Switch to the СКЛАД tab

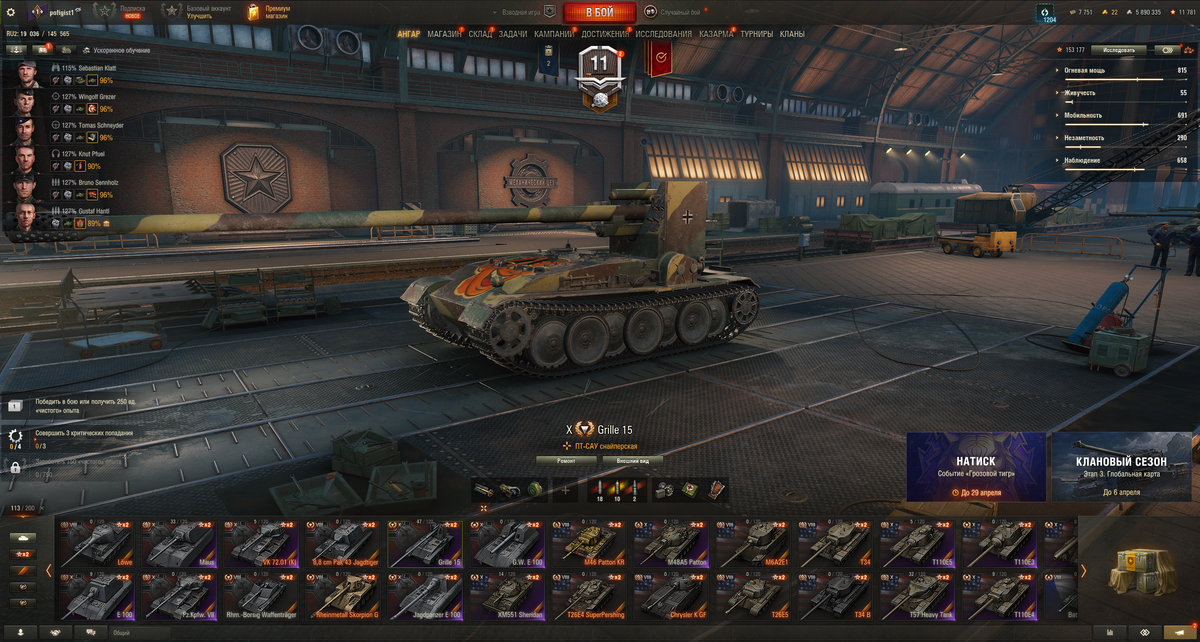point(480,34)
